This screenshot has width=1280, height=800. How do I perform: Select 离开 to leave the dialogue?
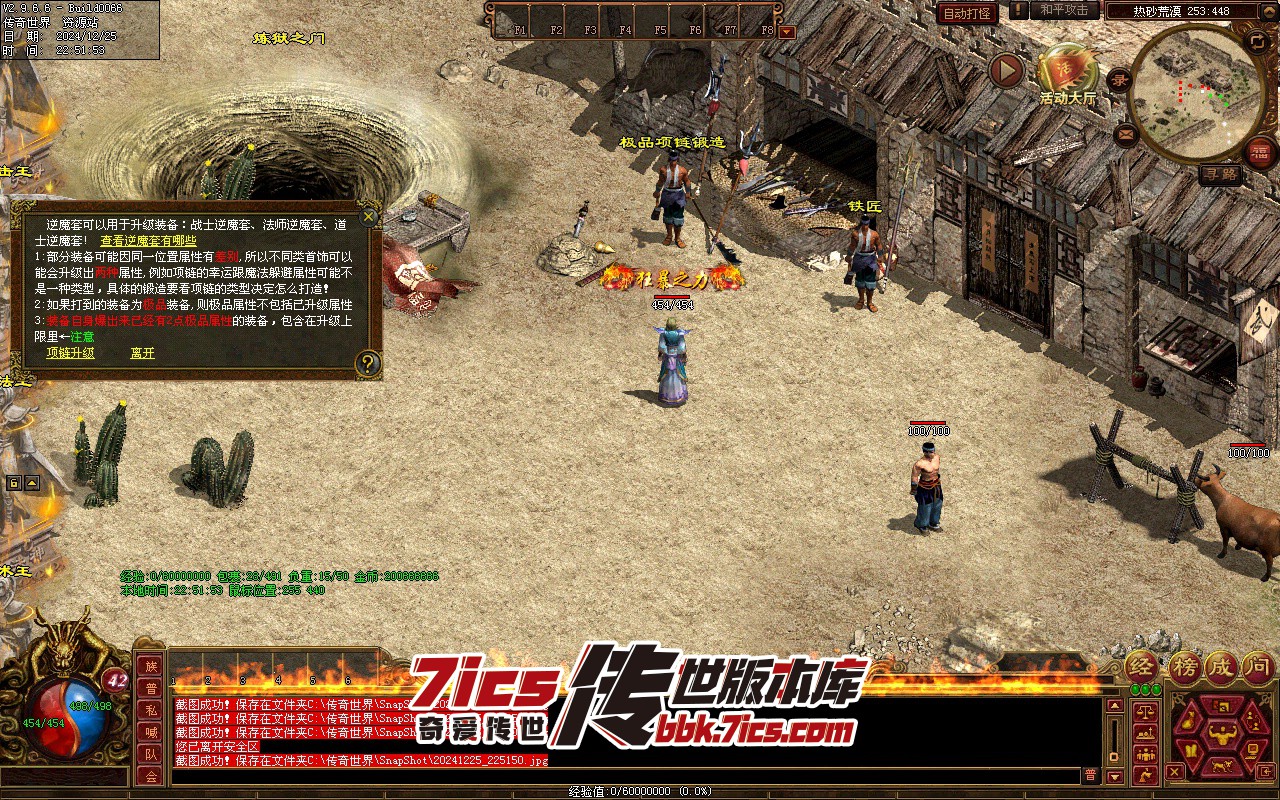click(142, 353)
